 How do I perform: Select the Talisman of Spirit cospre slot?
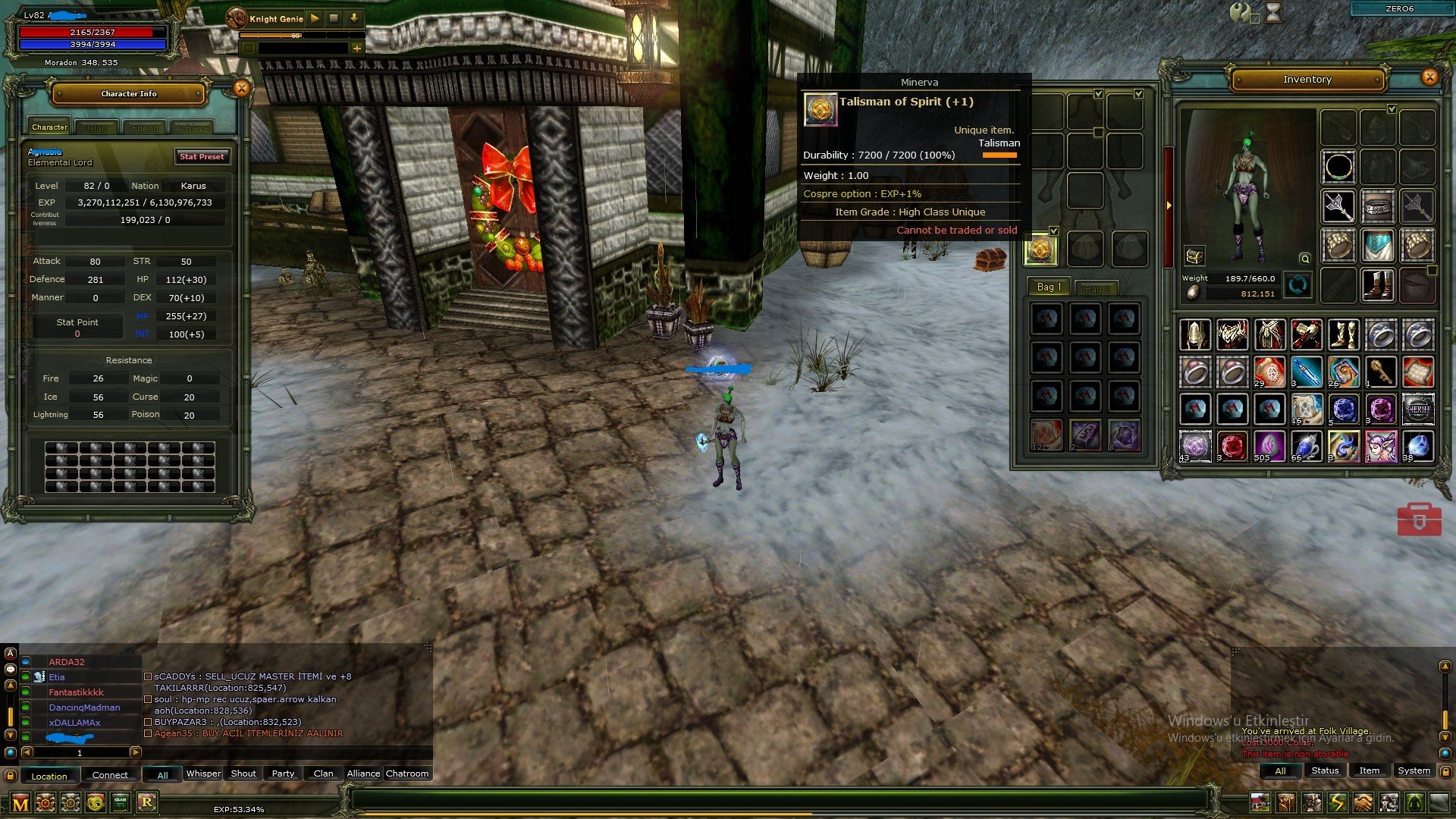point(1040,249)
